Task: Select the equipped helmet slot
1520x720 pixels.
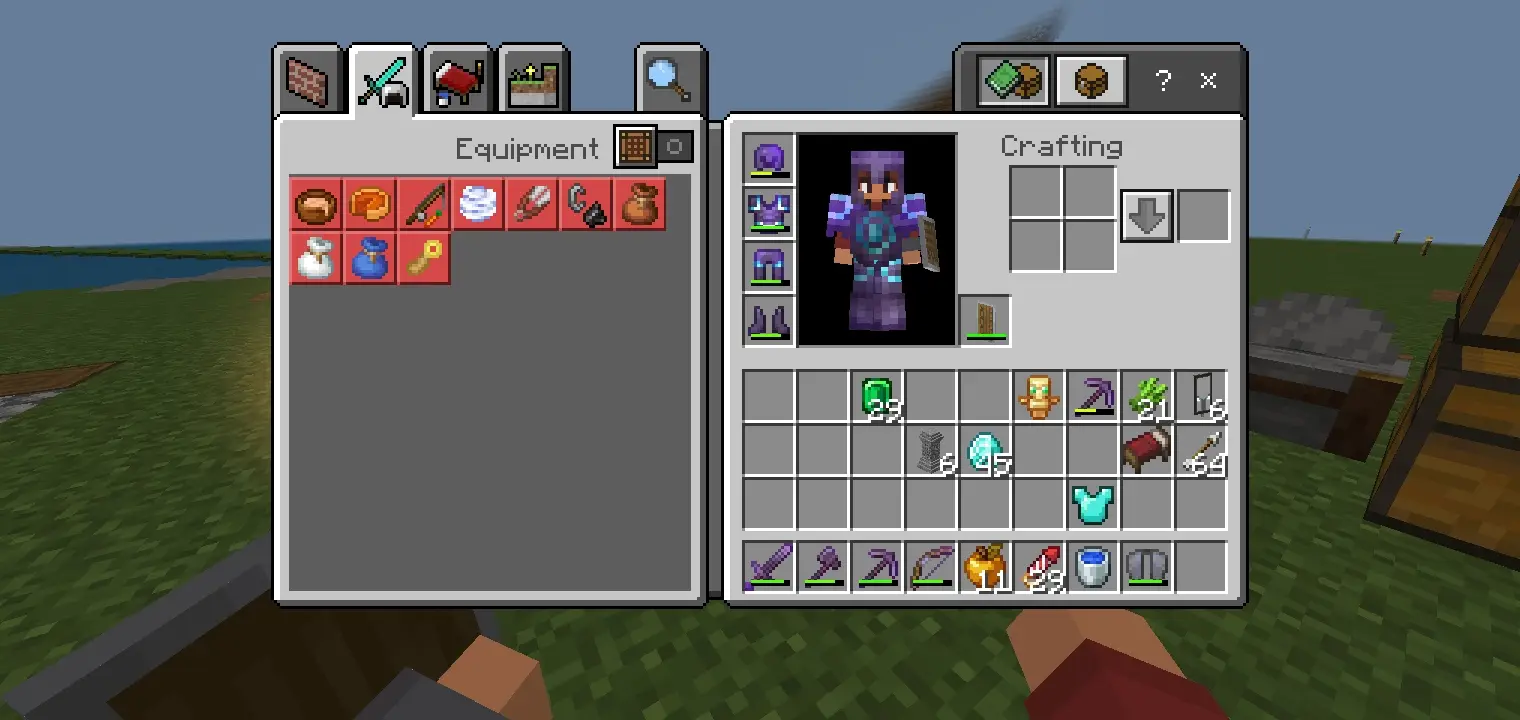Action: 769,159
